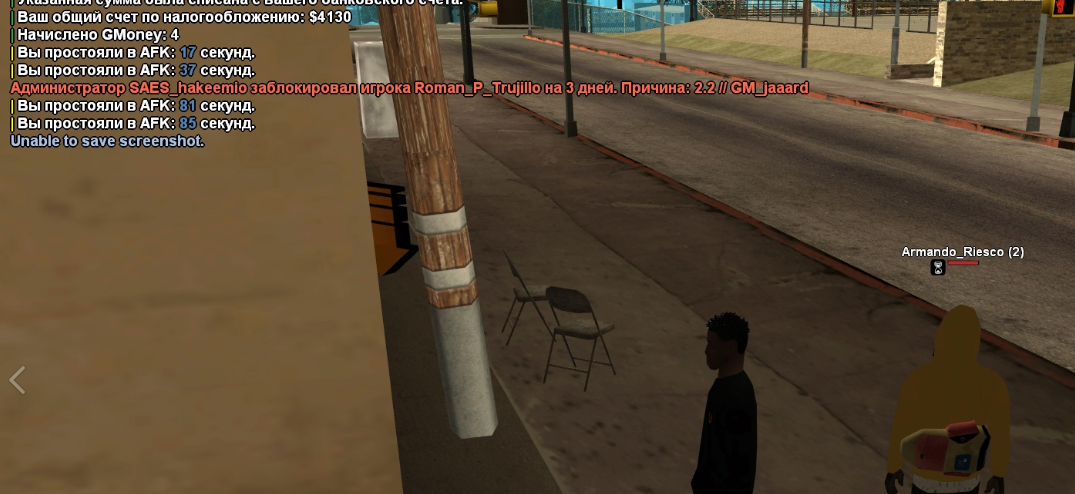Select the "Unable to save screenshot." chat line

coord(107,141)
